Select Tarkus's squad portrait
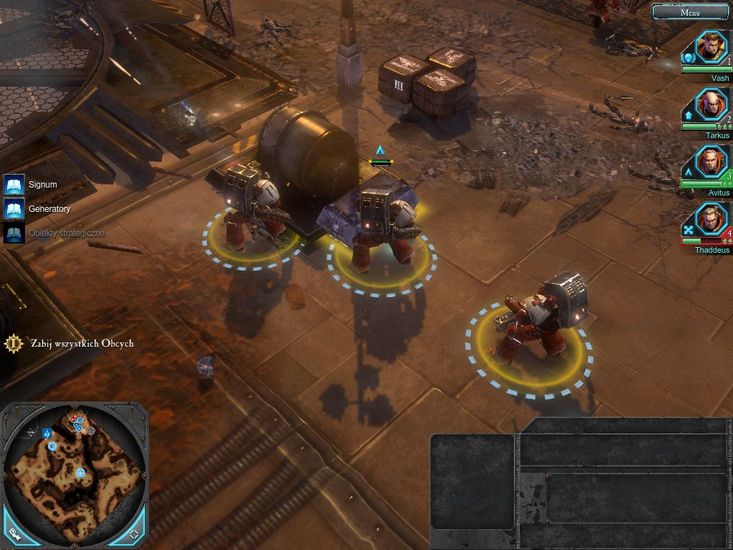The height and width of the screenshot is (550, 733). (711, 104)
